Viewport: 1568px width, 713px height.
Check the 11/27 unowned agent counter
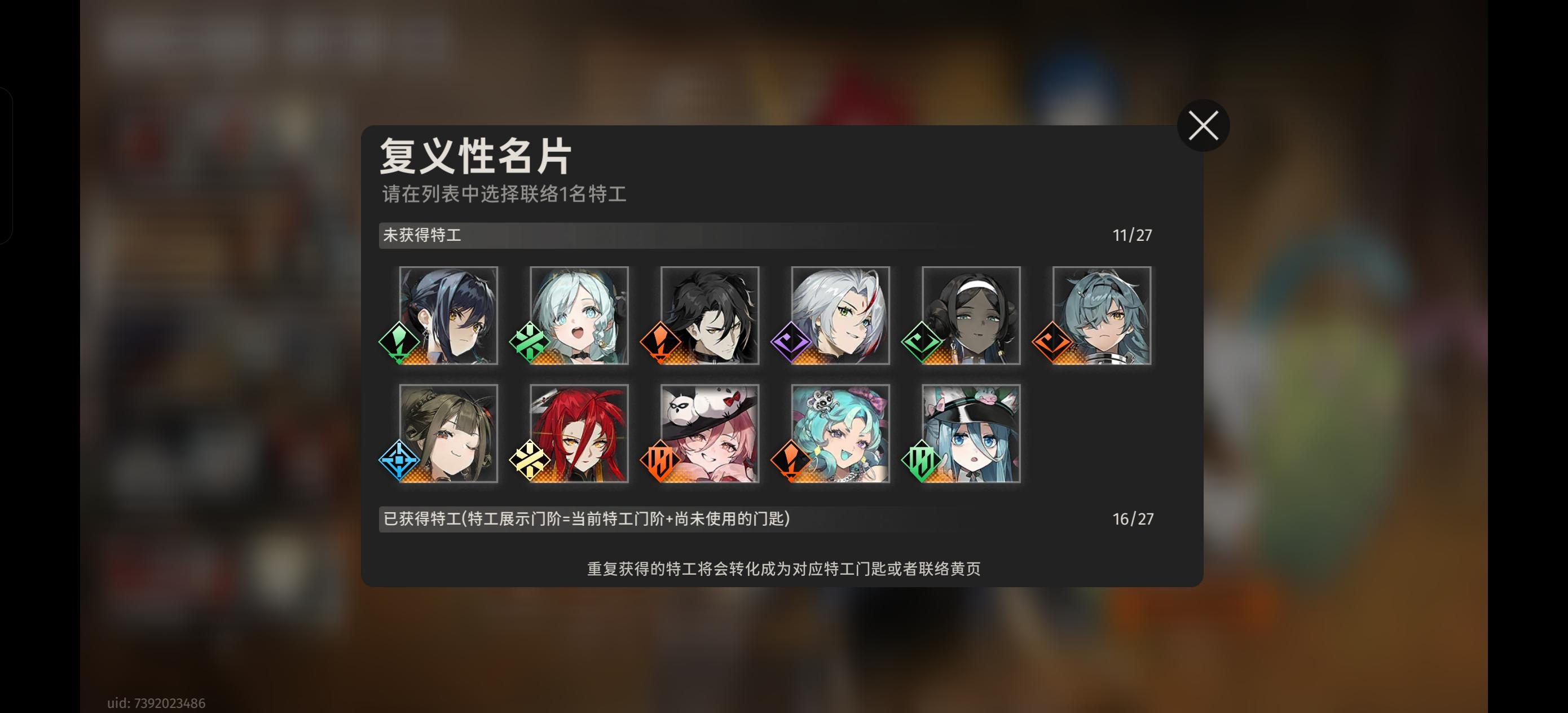(1132, 235)
